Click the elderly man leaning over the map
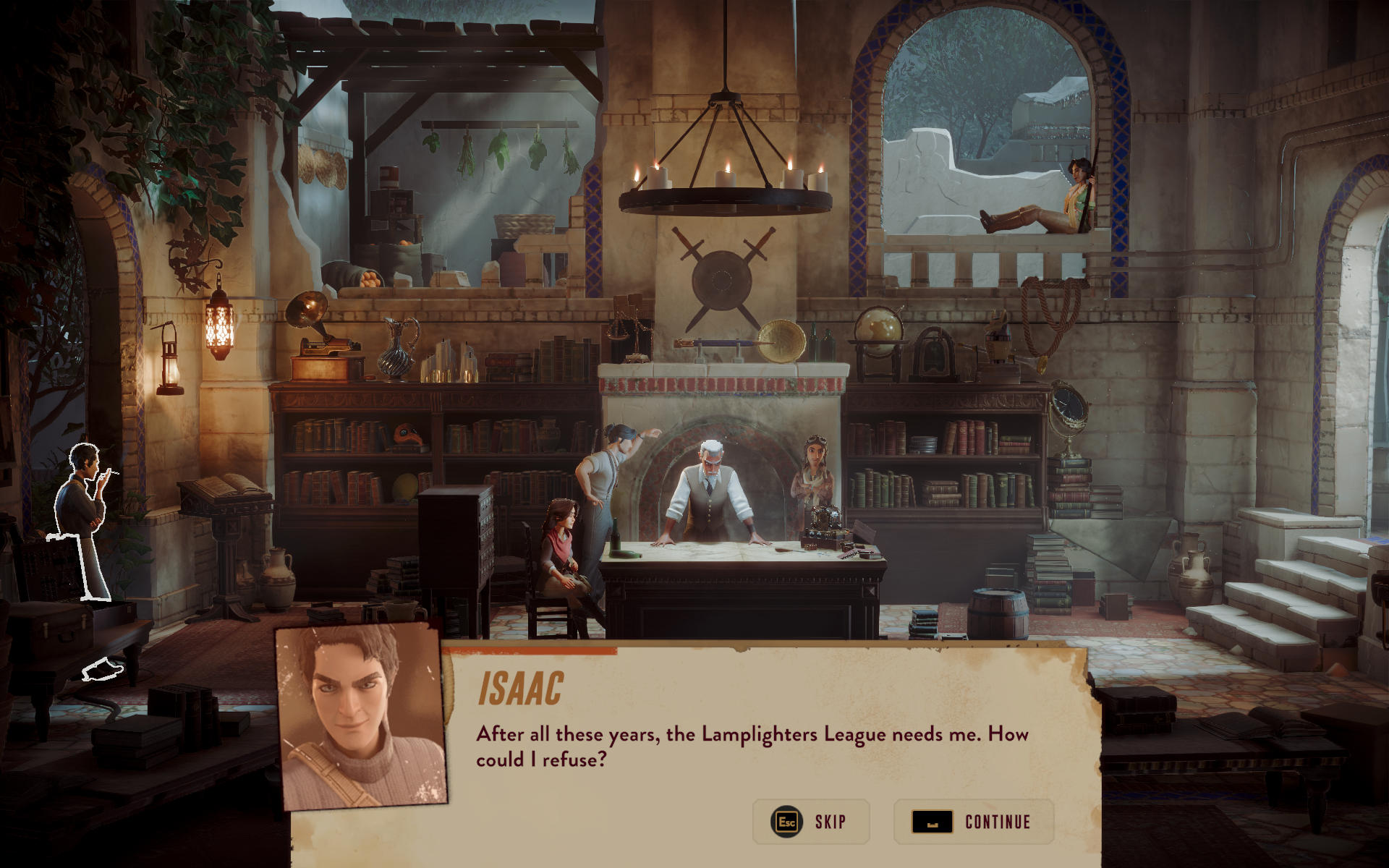Image resolution: width=1389 pixels, height=868 pixels. pyautogui.click(x=713, y=492)
